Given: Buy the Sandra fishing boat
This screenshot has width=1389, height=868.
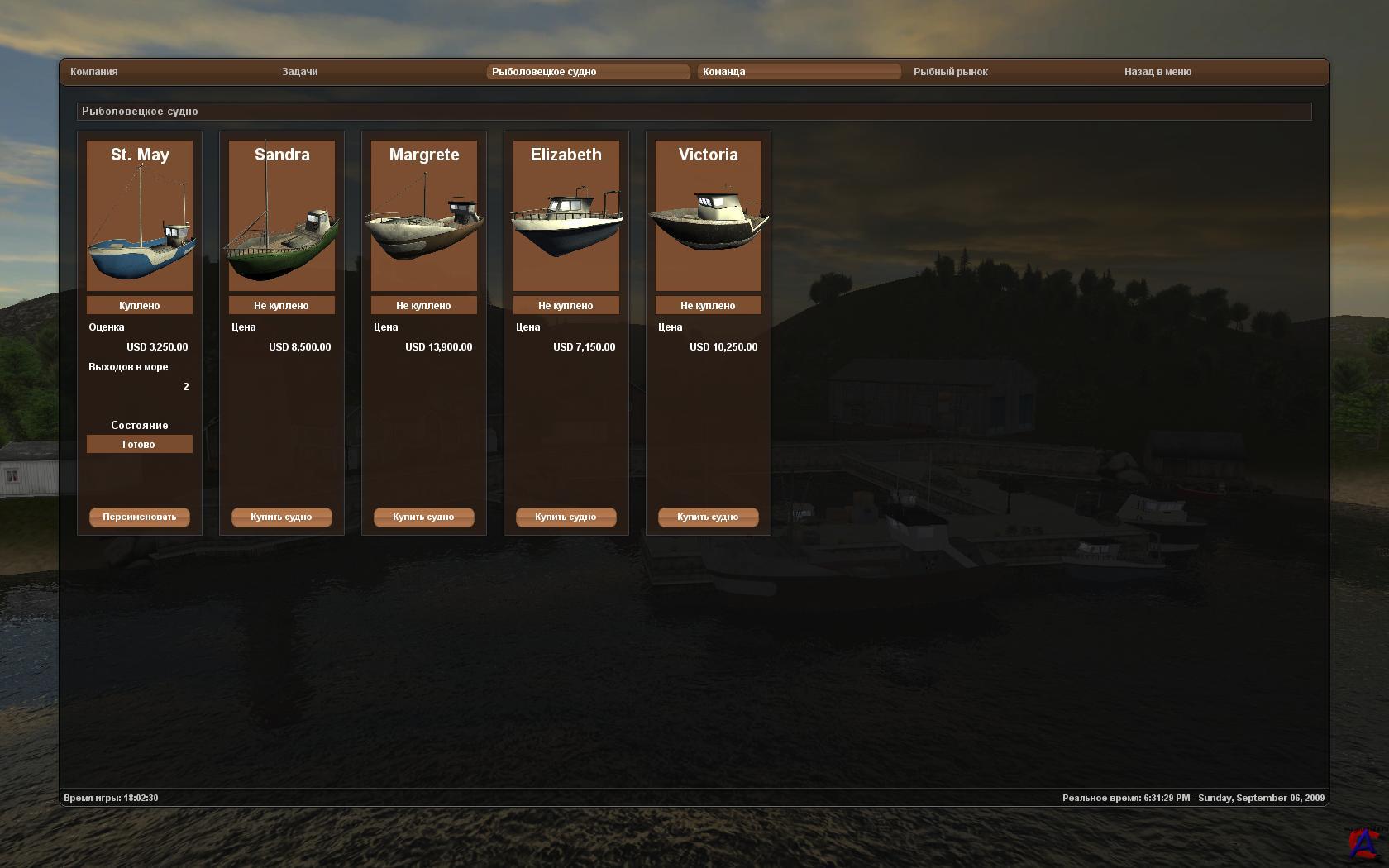Looking at the screenshot, I should pos(282,517).
